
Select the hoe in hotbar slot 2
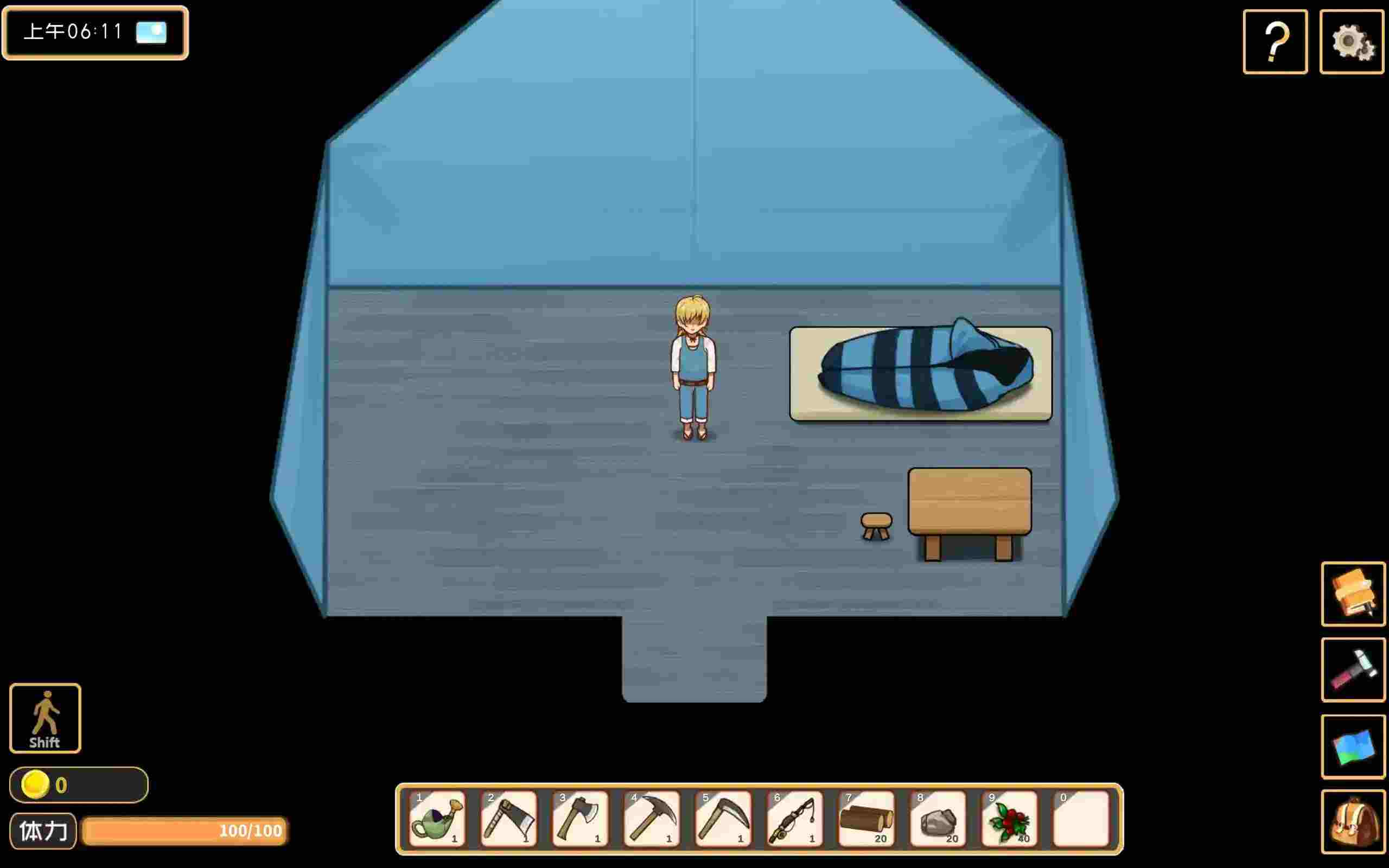[x=509, y=819]
